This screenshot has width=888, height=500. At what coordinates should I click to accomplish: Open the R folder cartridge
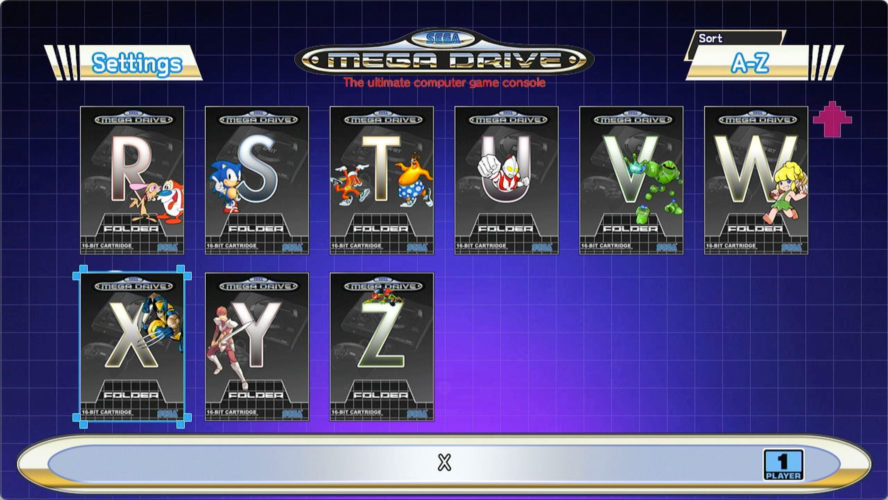tap(132, 180)
